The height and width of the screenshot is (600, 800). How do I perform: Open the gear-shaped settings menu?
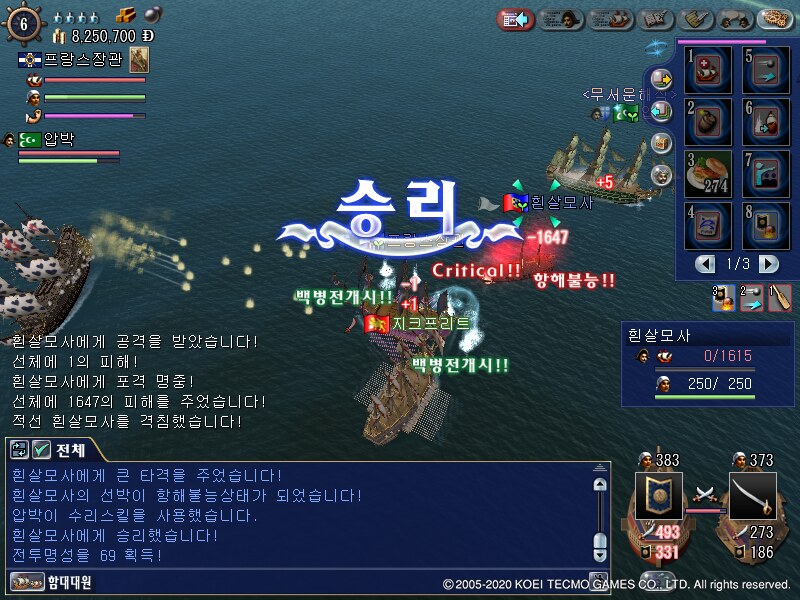(x=774, y=18)
